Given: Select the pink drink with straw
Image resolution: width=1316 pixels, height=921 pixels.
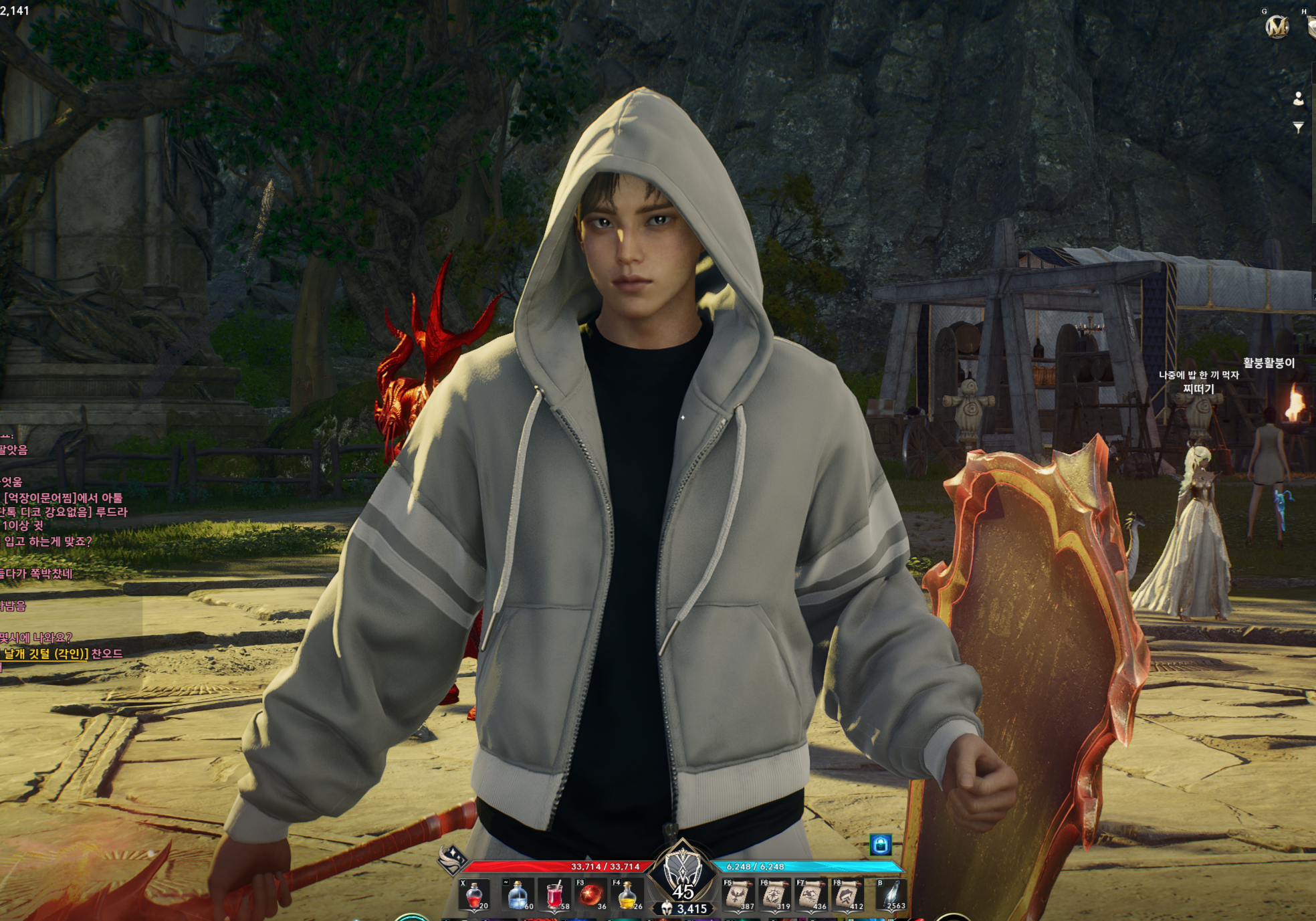Looking at the screenshot, I should click(x=554, y=895).
